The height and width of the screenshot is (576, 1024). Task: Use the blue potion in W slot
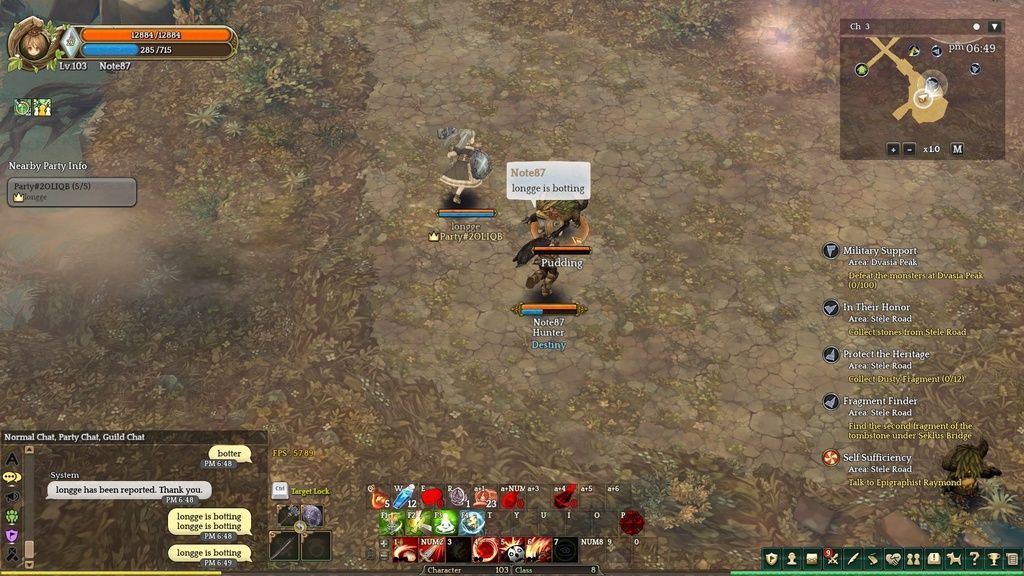(404, 497)
